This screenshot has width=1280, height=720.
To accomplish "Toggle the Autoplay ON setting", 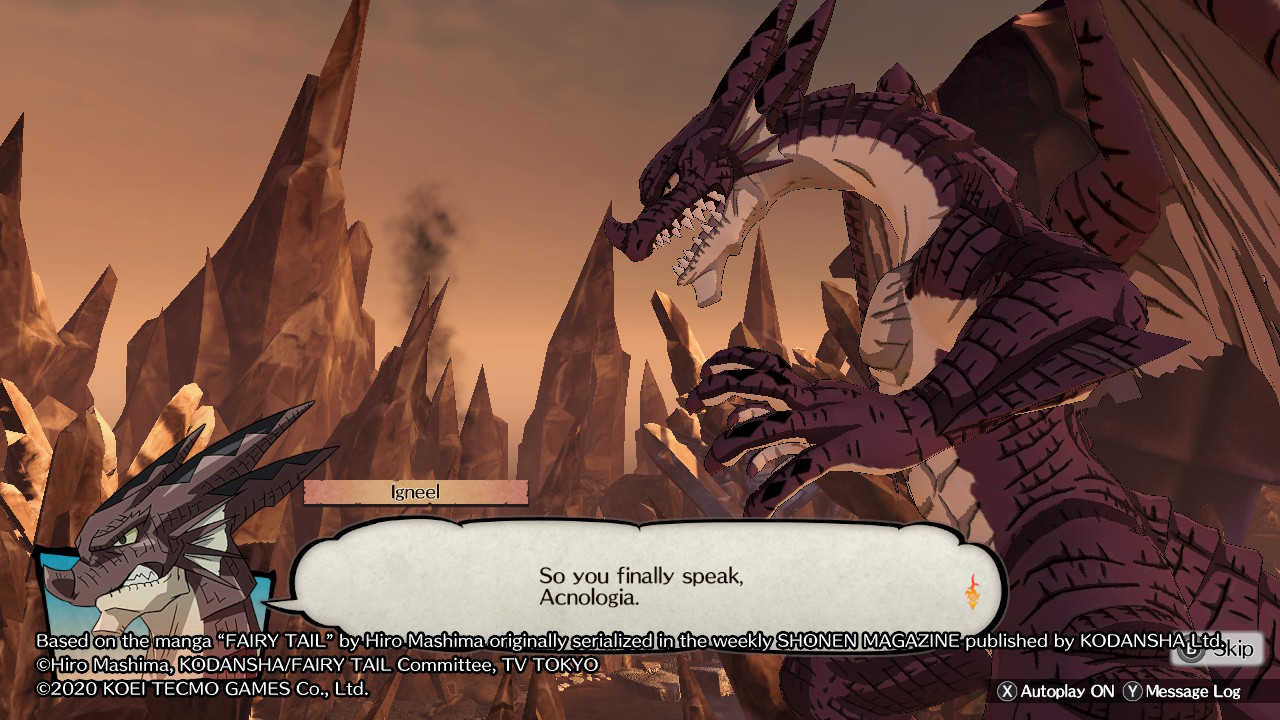I will 1057,691.
